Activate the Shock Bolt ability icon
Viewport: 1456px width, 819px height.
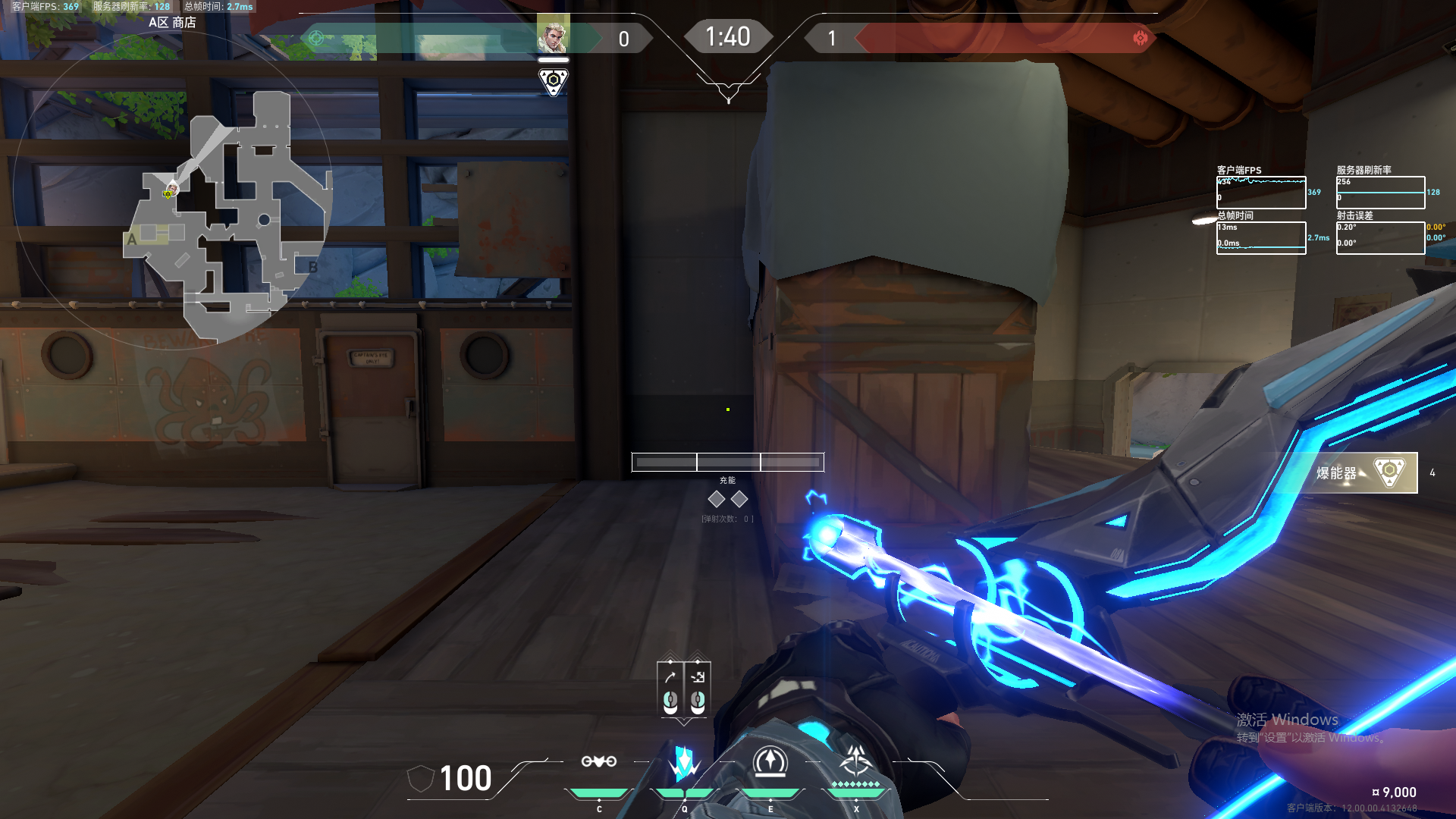(684, 763)
